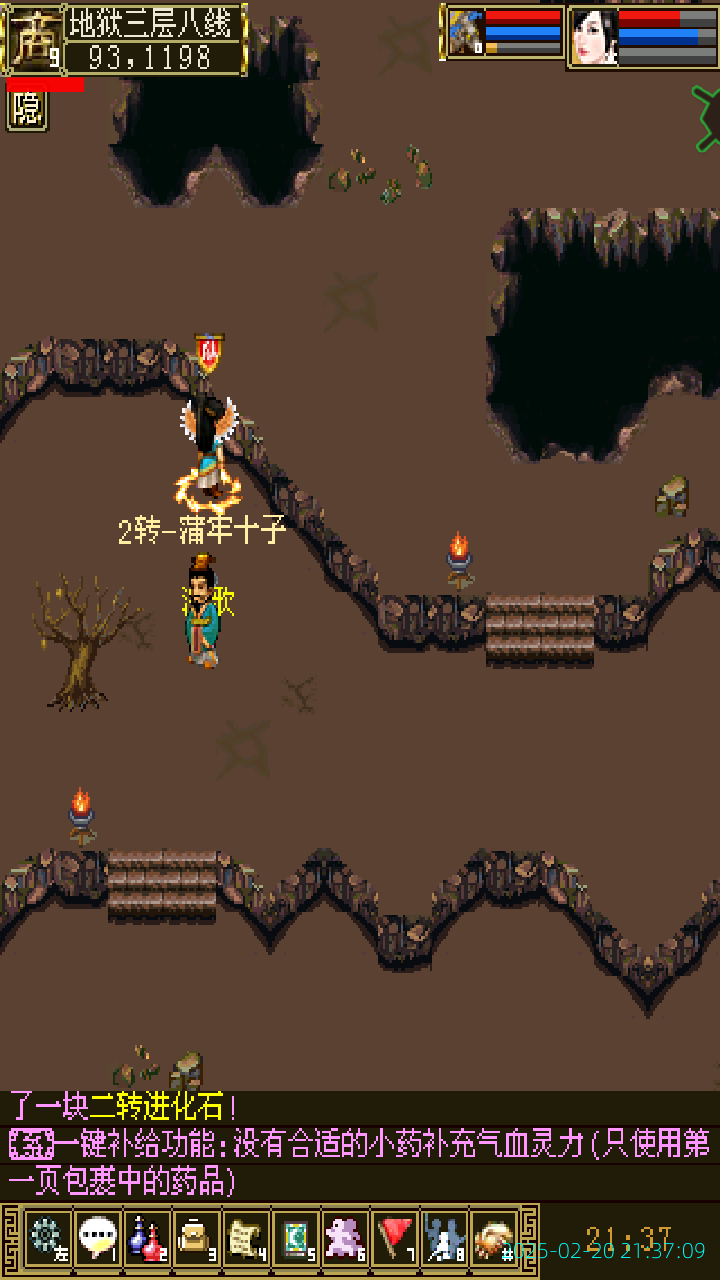Image resolution: width=720 pixels, height=1280 pixels.
Task: Select the red flag icon
Action: pyautogui.click(x=396, y=1238)
